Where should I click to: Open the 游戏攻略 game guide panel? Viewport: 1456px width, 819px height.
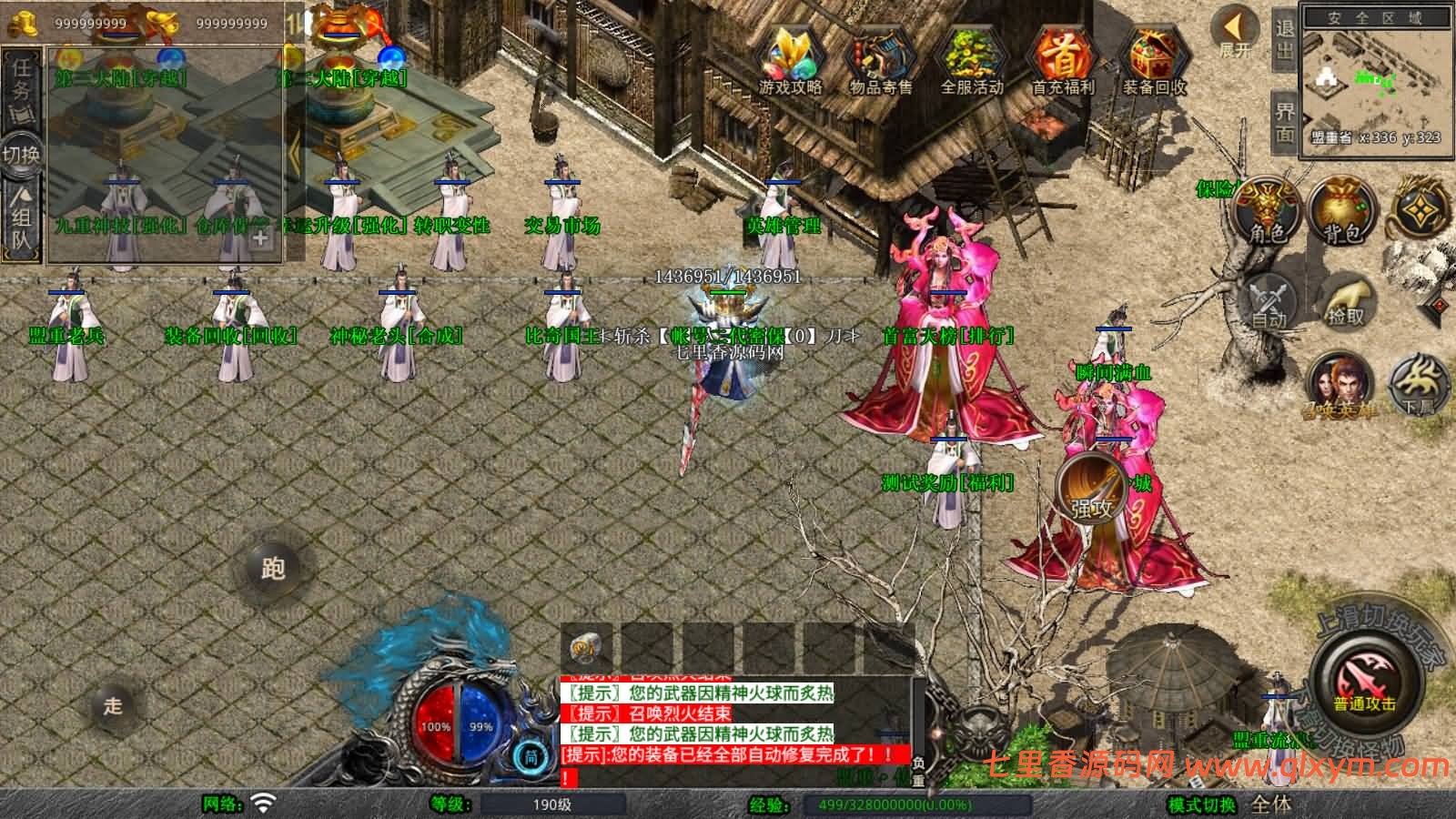coord(791,55)
